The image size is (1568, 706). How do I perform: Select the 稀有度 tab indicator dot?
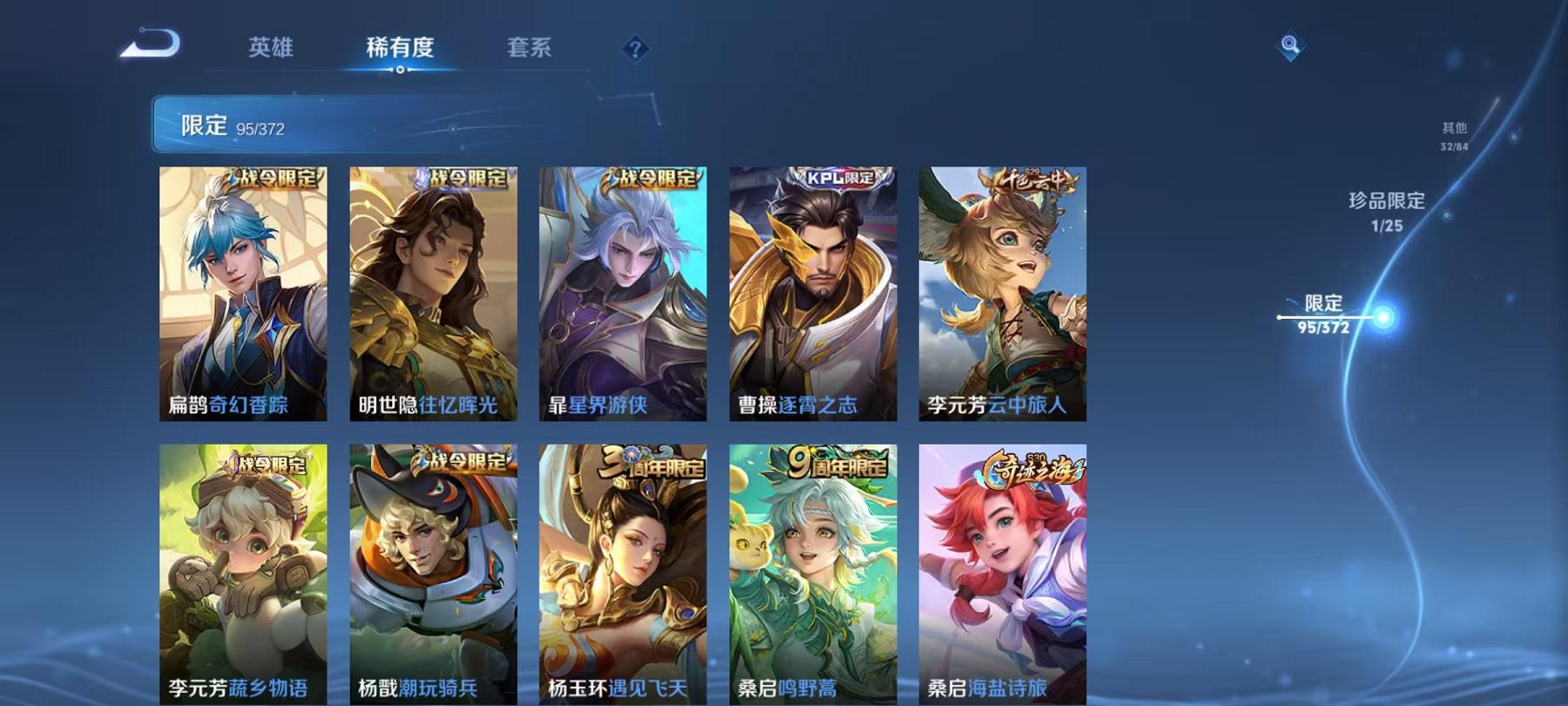pyautogui.click(x=400, y=67)
